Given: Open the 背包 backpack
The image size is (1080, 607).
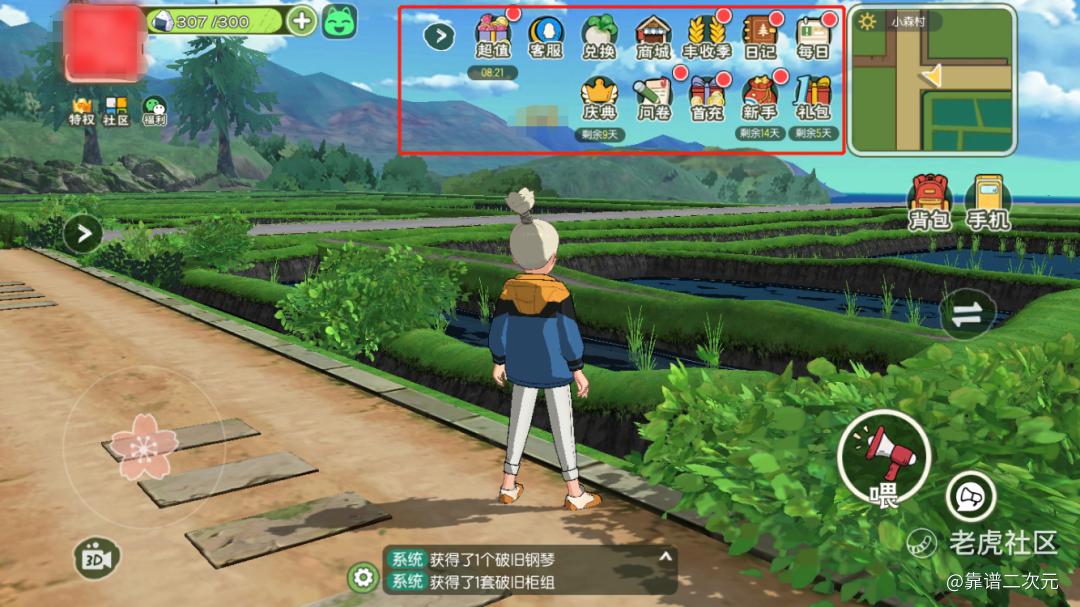Looking at the screenshot, I should 929,201.
